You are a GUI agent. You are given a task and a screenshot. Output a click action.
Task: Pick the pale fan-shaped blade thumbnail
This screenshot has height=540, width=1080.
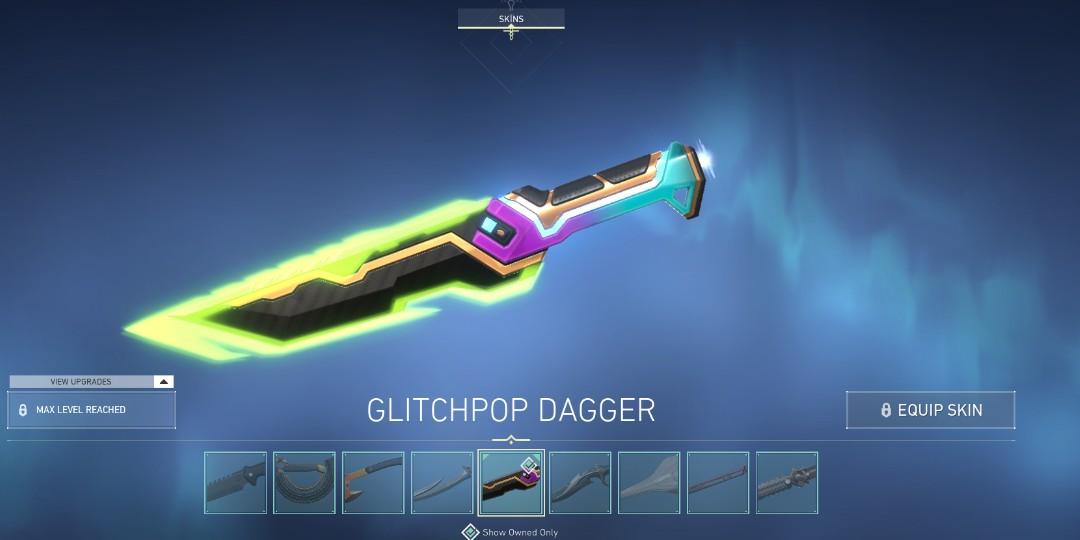[x=649, y=483]
